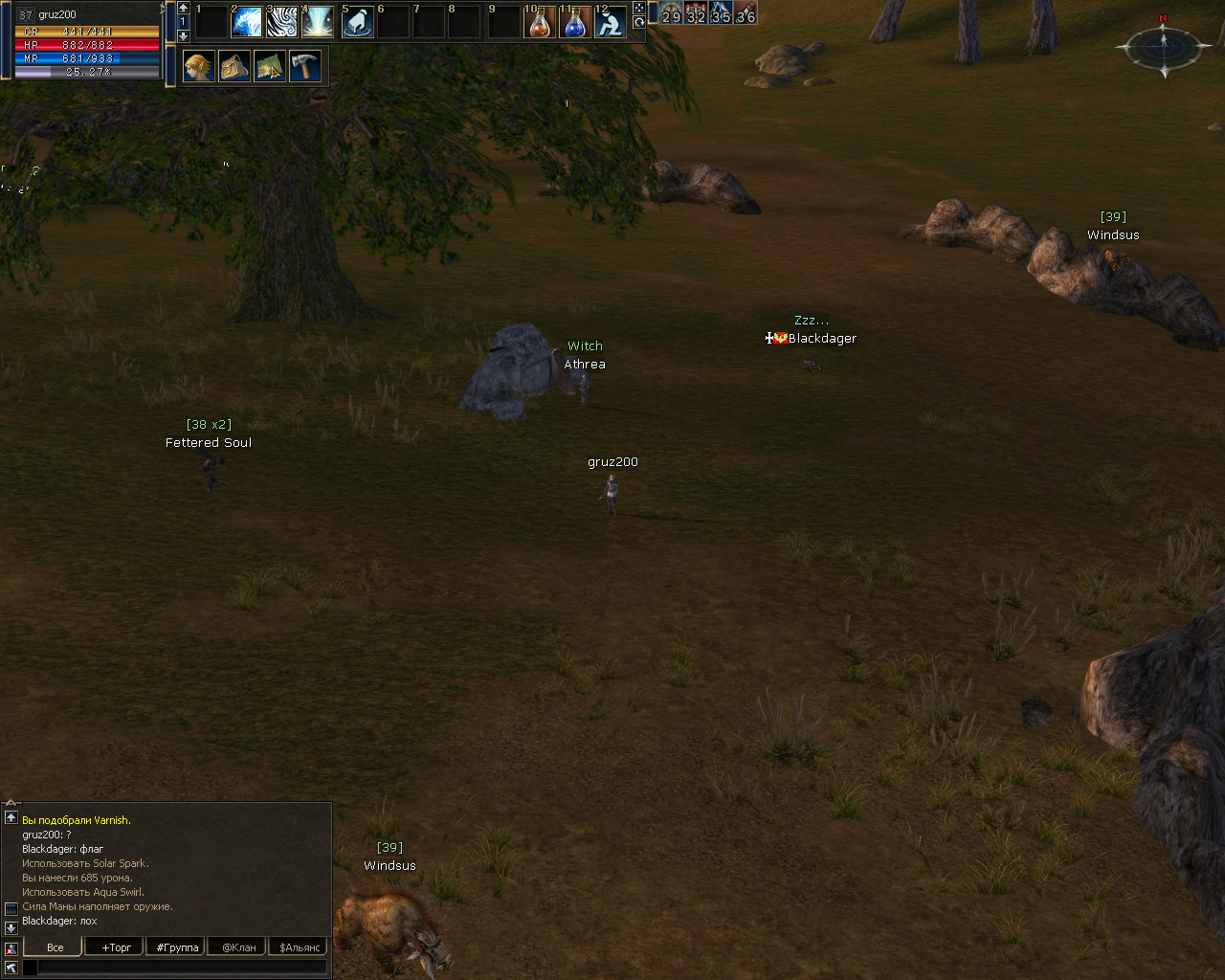Screen dimensions: 1225x980
Task: Switch to the +Торг chat tab
Action: 117,947
